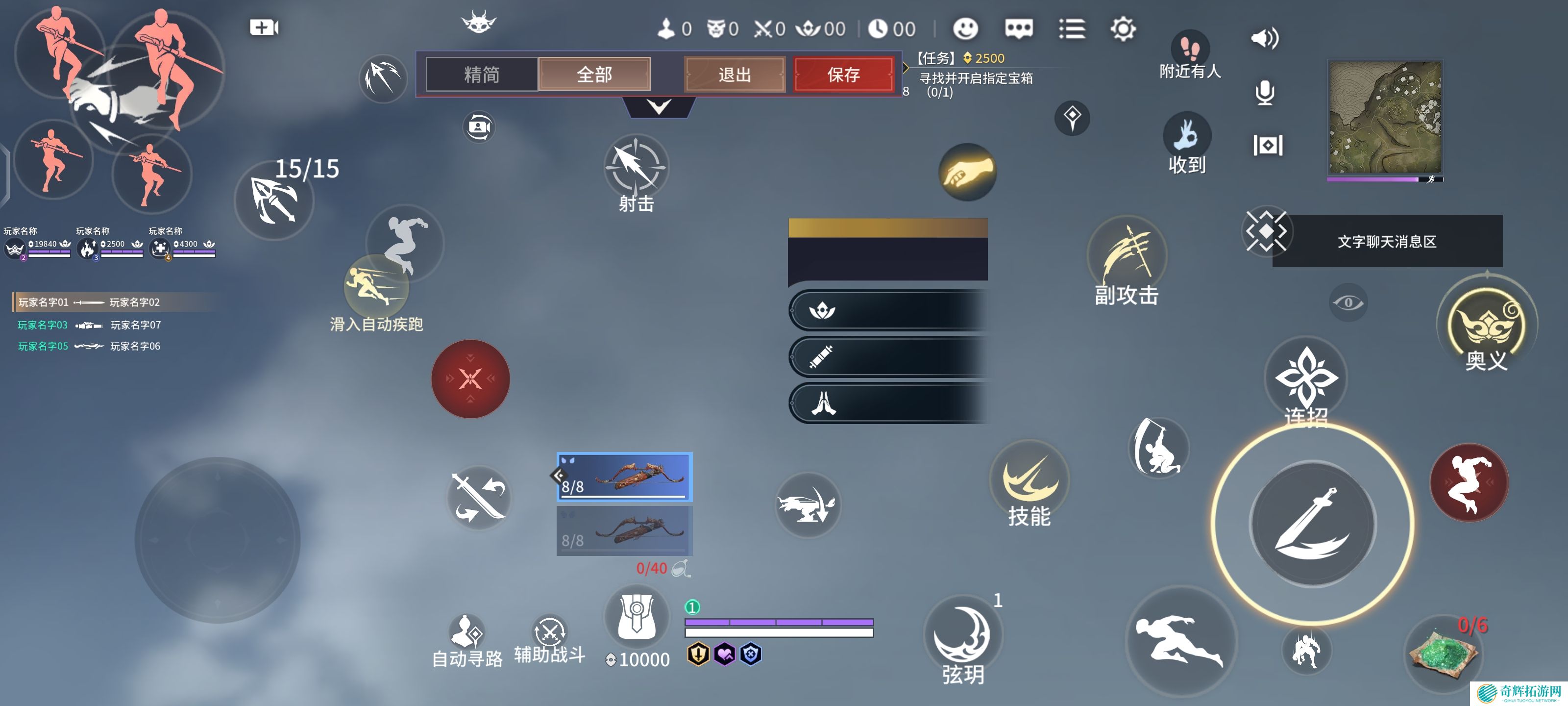This screenshot has width=1568, height=706.
Task: Trigger the 技能 skill button
Action: pyautogui.click(x=1029, y=481)
